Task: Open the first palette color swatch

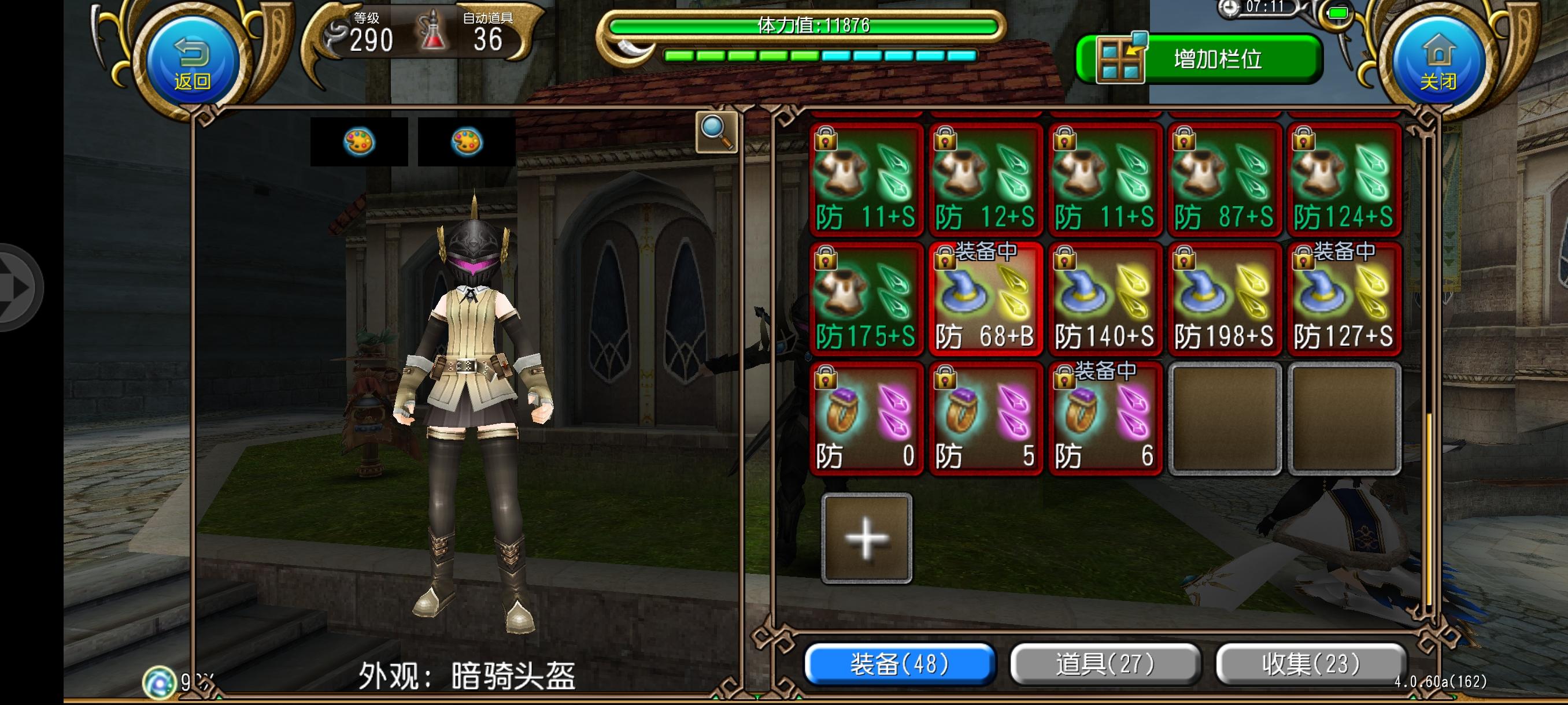Action: click(359, 141)
